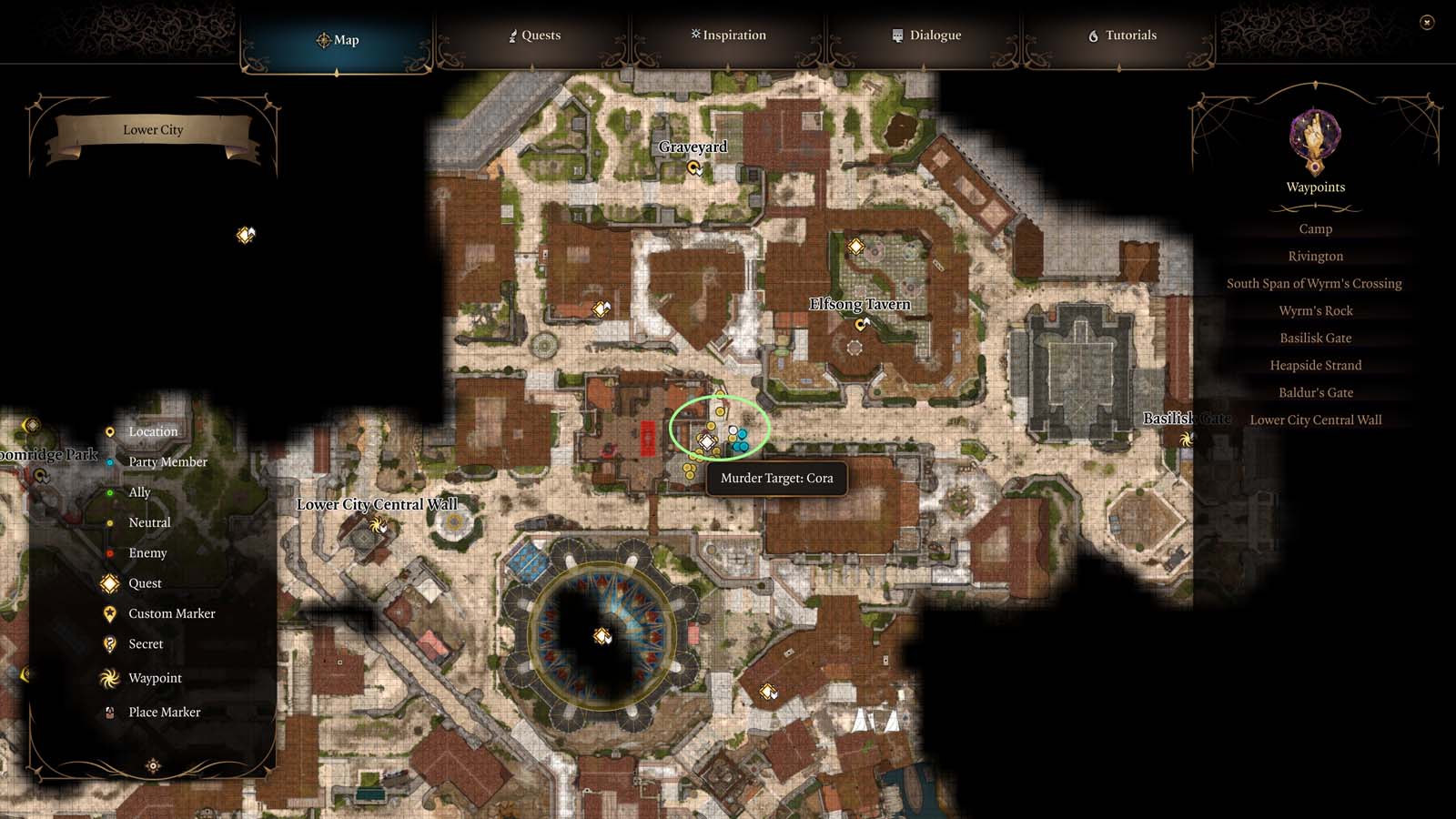Click the Basilisk Gate waypoint icon on map
This screenshot has width=1456, height=819.
click(1186, 439)
